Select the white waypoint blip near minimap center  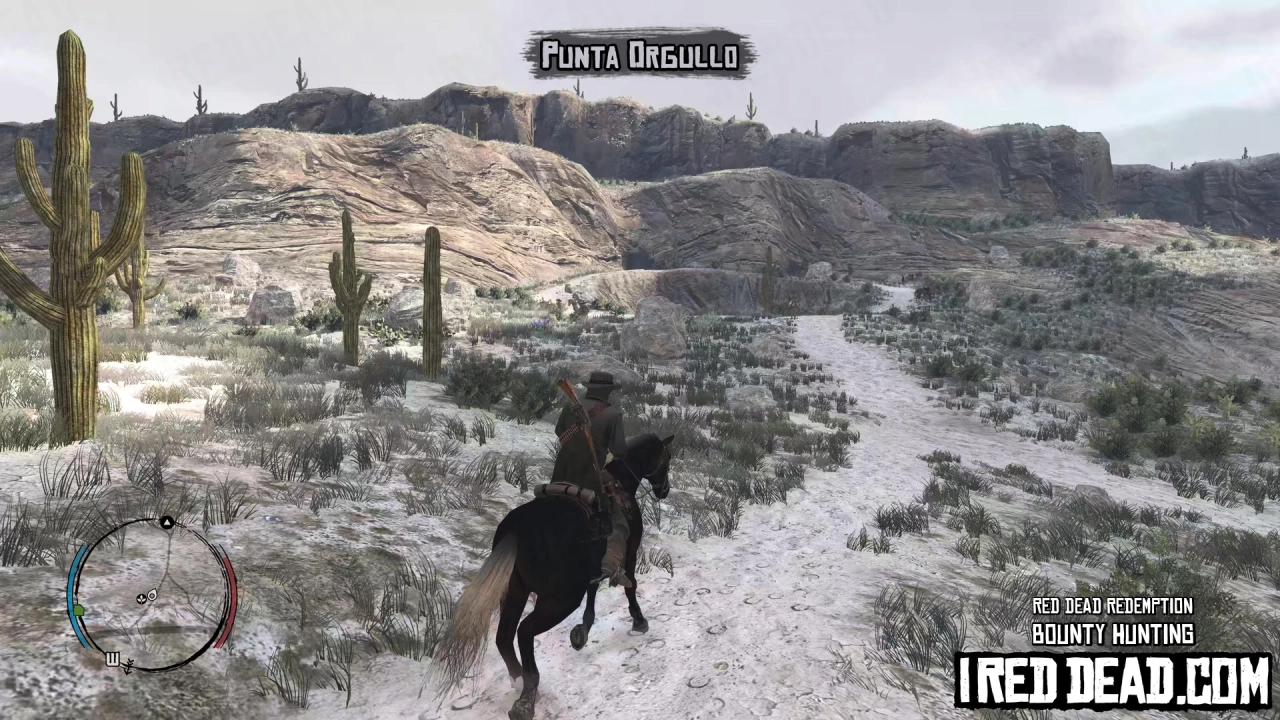click(152, 595)
